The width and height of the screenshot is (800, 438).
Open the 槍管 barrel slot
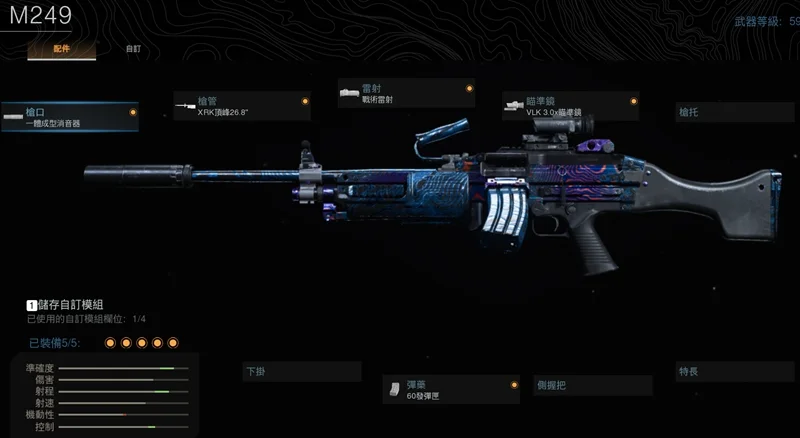(x=241, y=105)
